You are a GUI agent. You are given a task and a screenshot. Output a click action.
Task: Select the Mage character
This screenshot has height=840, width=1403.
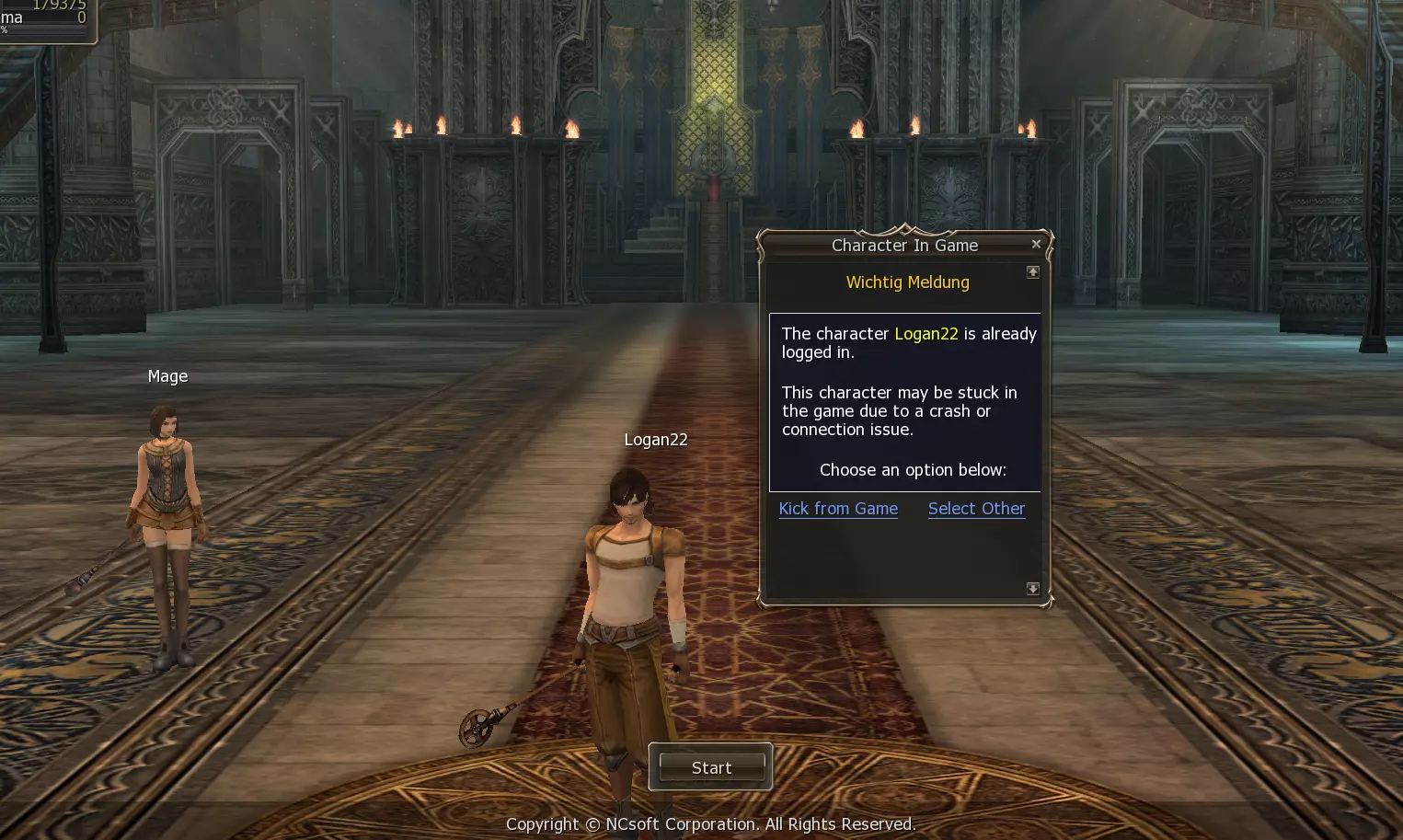pyautogui.click(x=168, y=534)
